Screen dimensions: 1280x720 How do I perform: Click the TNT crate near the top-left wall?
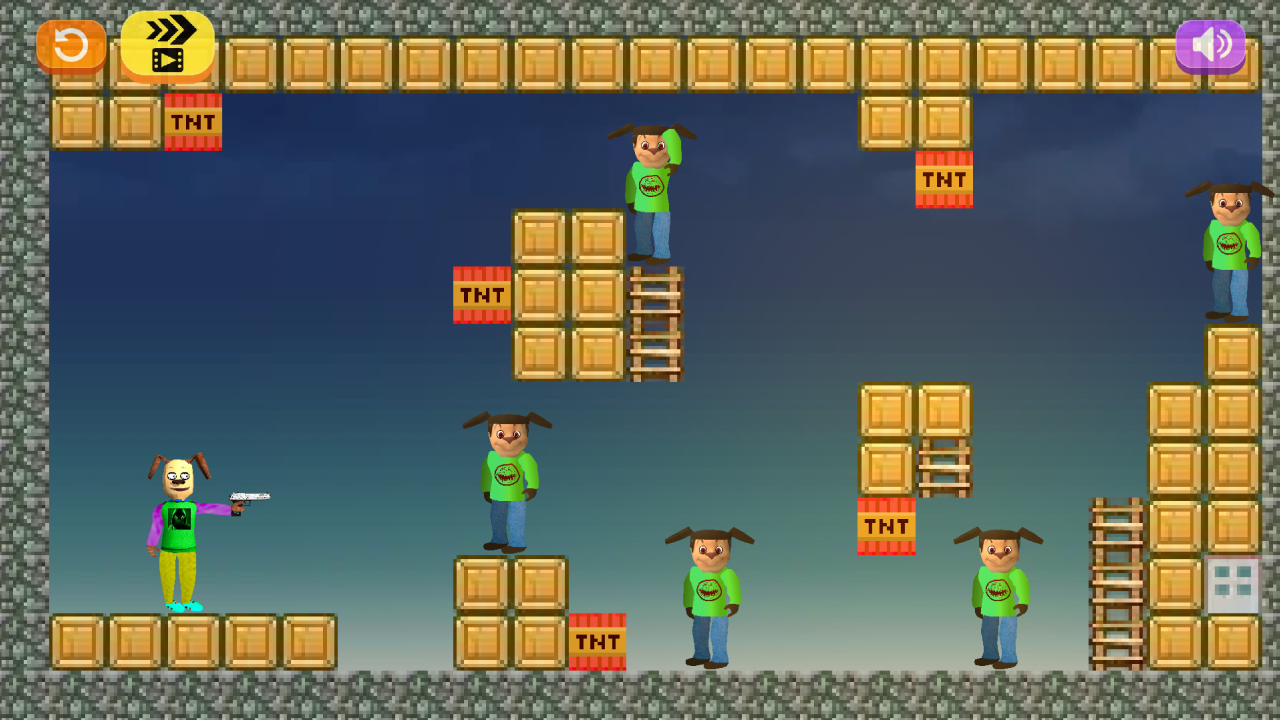point(191,122)
